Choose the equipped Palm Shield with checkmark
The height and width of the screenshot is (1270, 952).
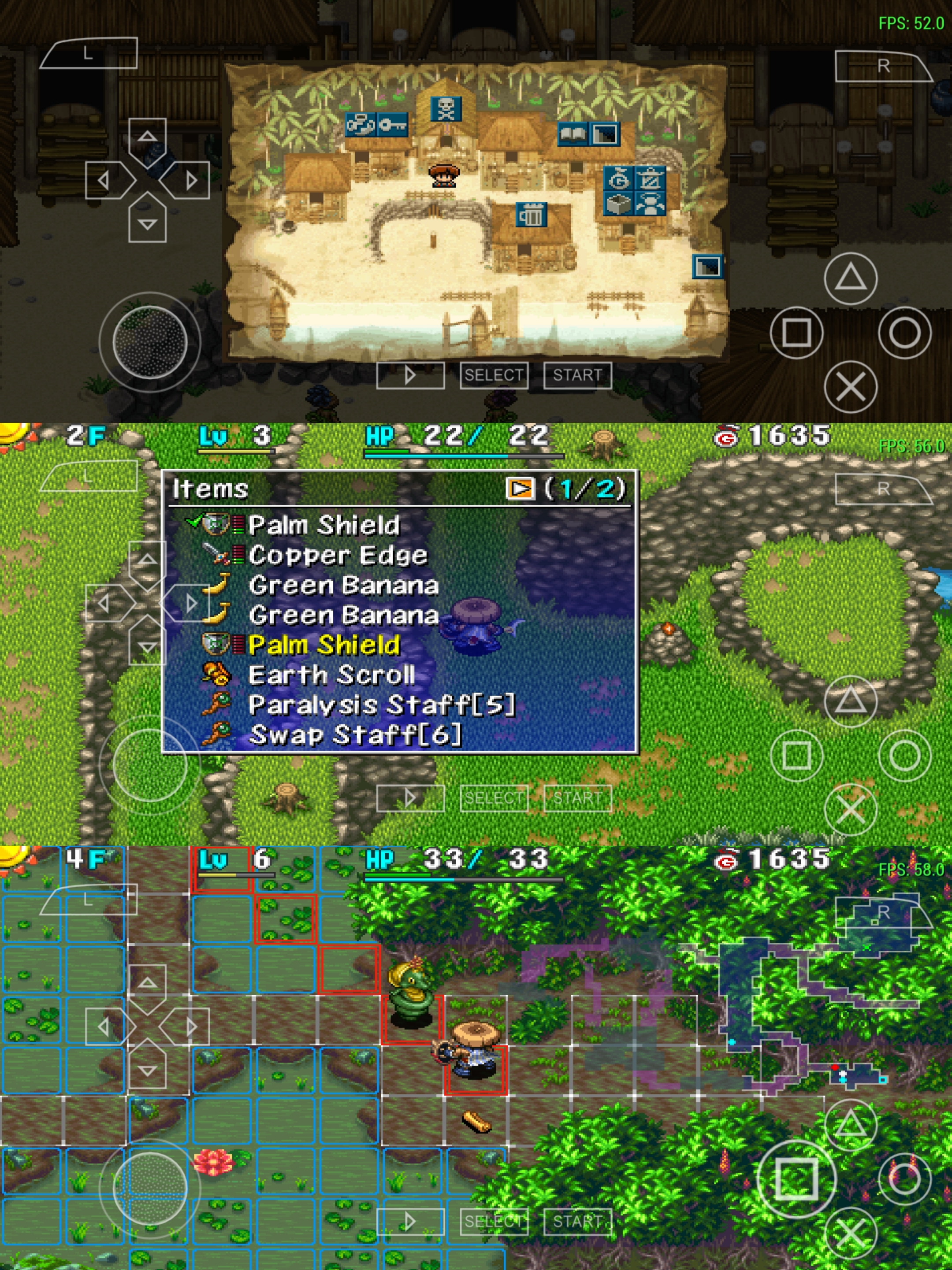324,525
